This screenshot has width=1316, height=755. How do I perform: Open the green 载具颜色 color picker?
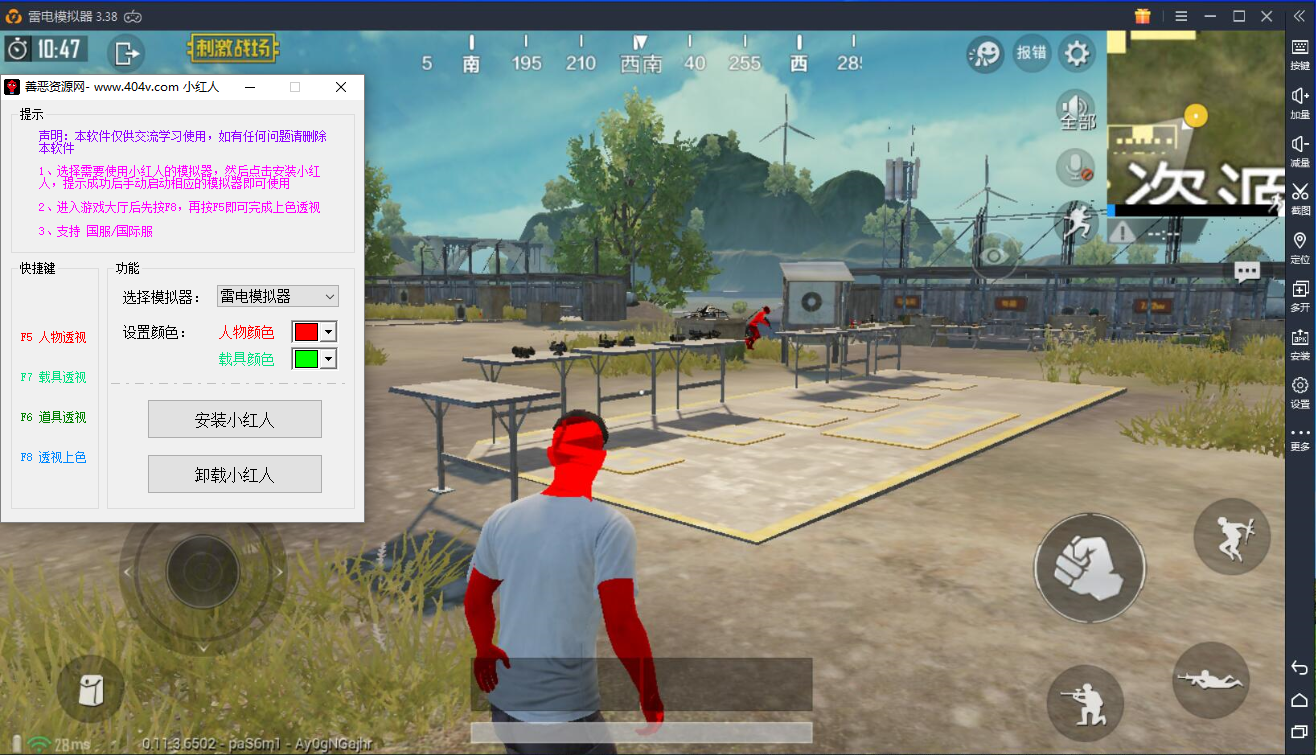click(x=313, y=359)
